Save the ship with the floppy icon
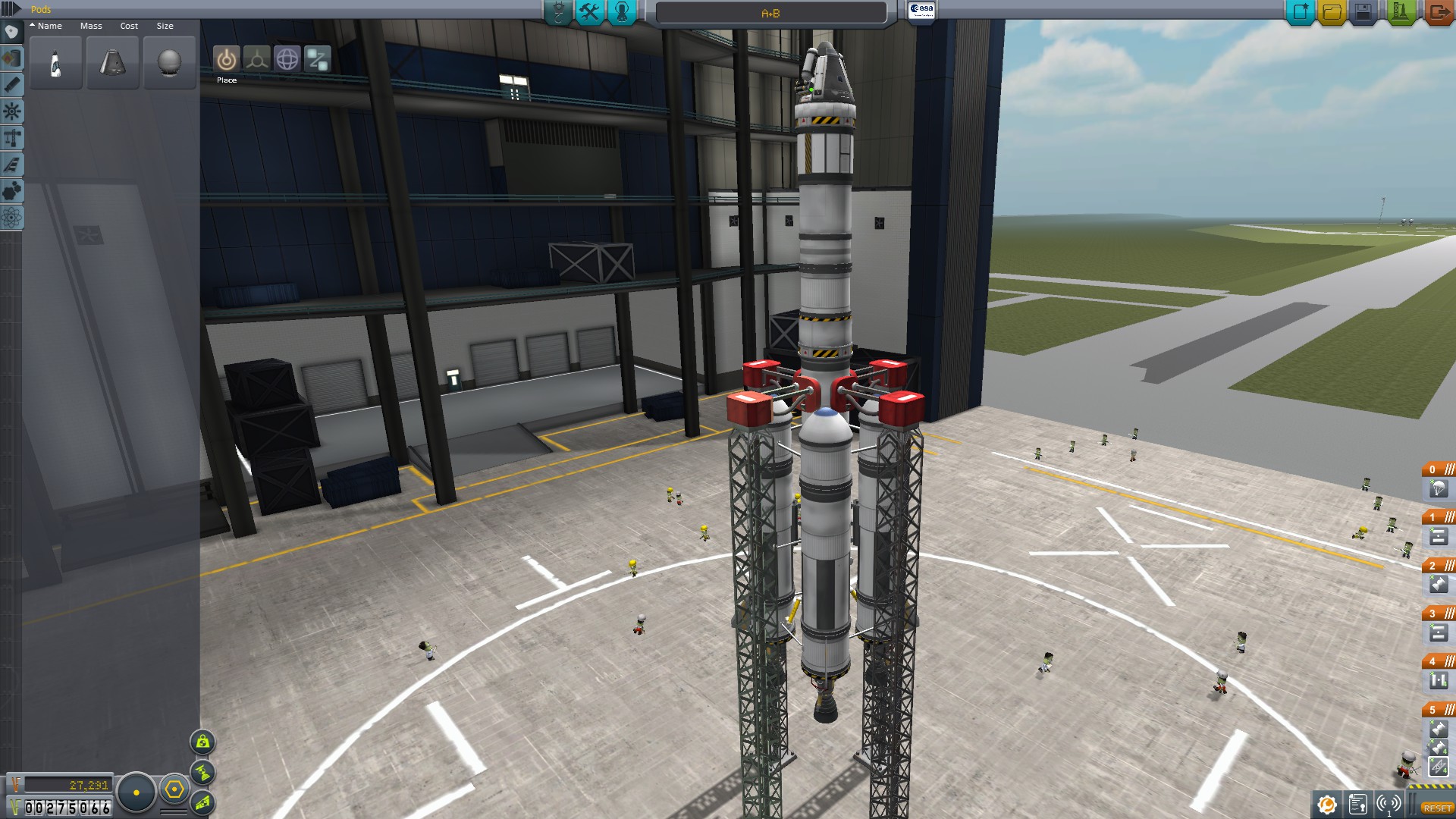Viewport: 1456px width, 819px height. (1363, 12)
